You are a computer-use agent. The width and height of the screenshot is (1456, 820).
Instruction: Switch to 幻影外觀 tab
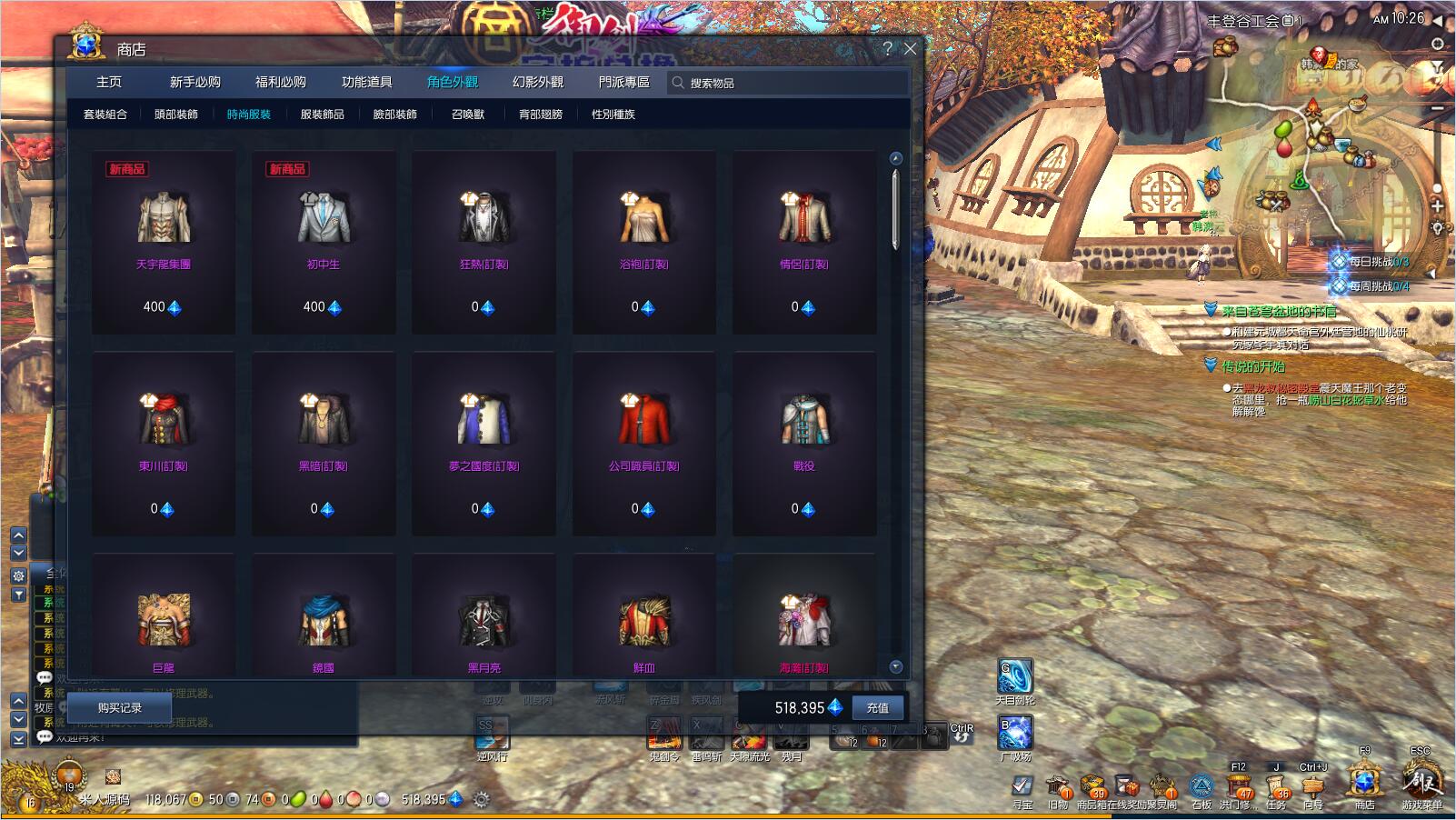(538, 82)
